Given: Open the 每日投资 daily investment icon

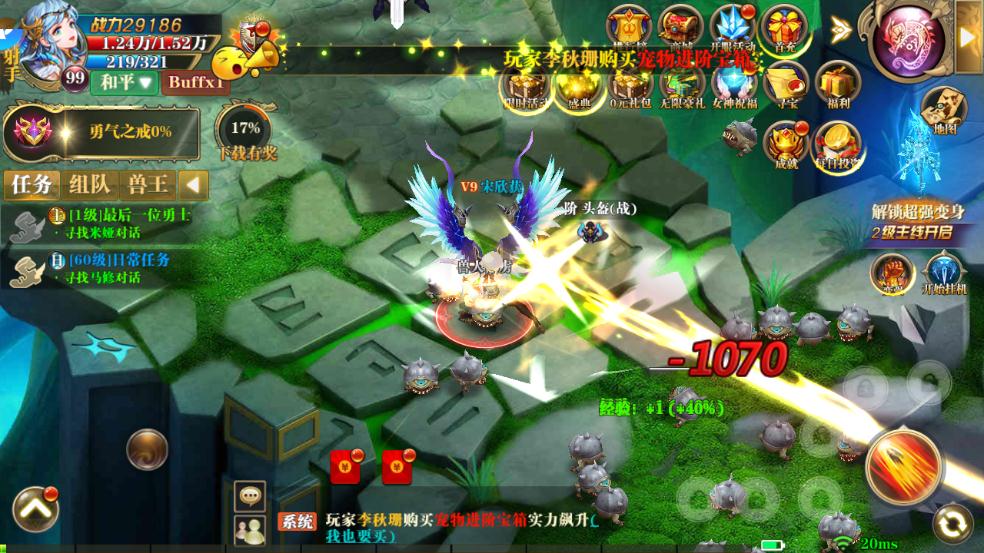Looking at the screenshot, I should pyautogui.click(x=837, y=144).
